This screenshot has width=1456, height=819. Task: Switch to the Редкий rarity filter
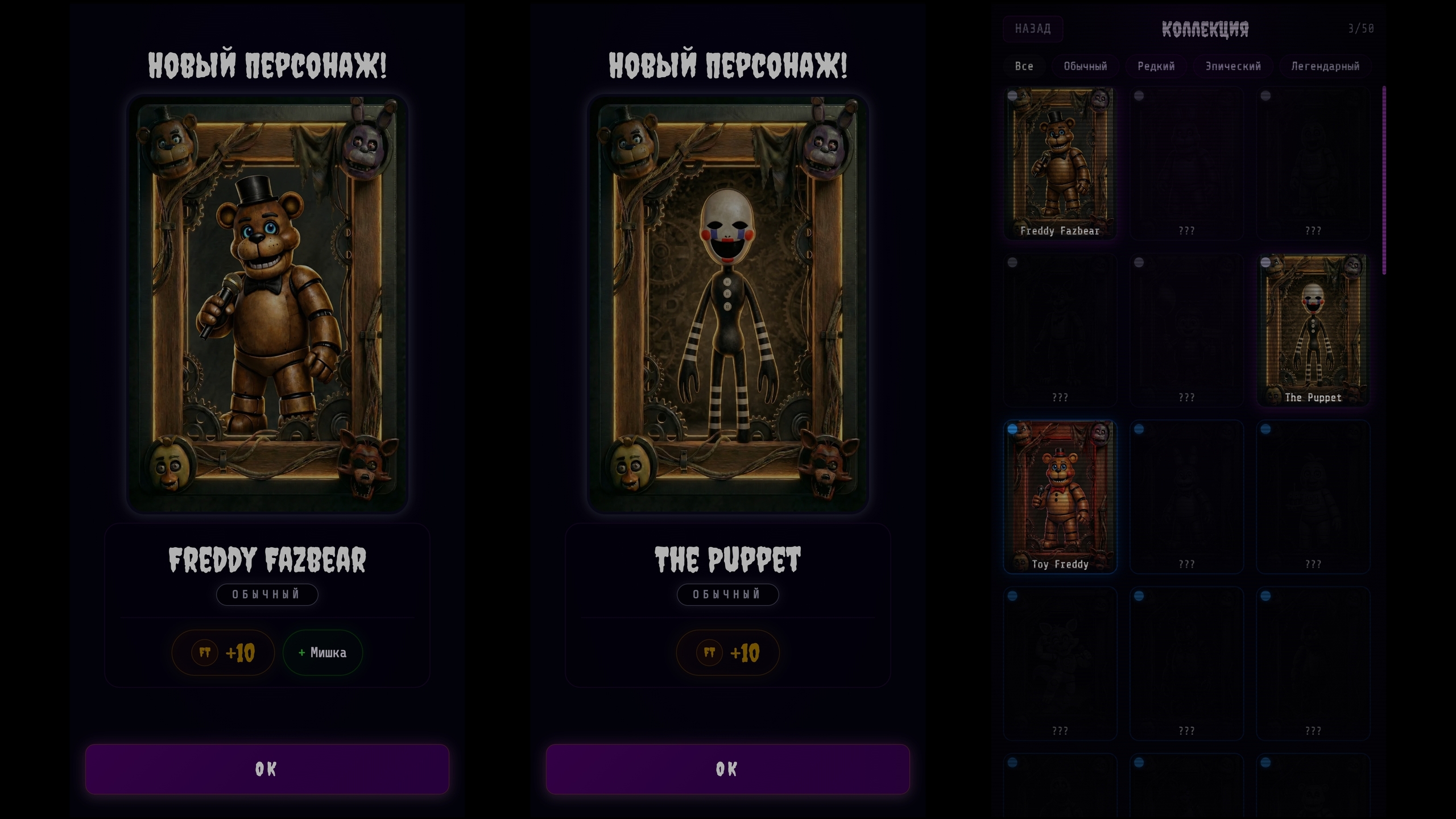[x=1156, y=66]
